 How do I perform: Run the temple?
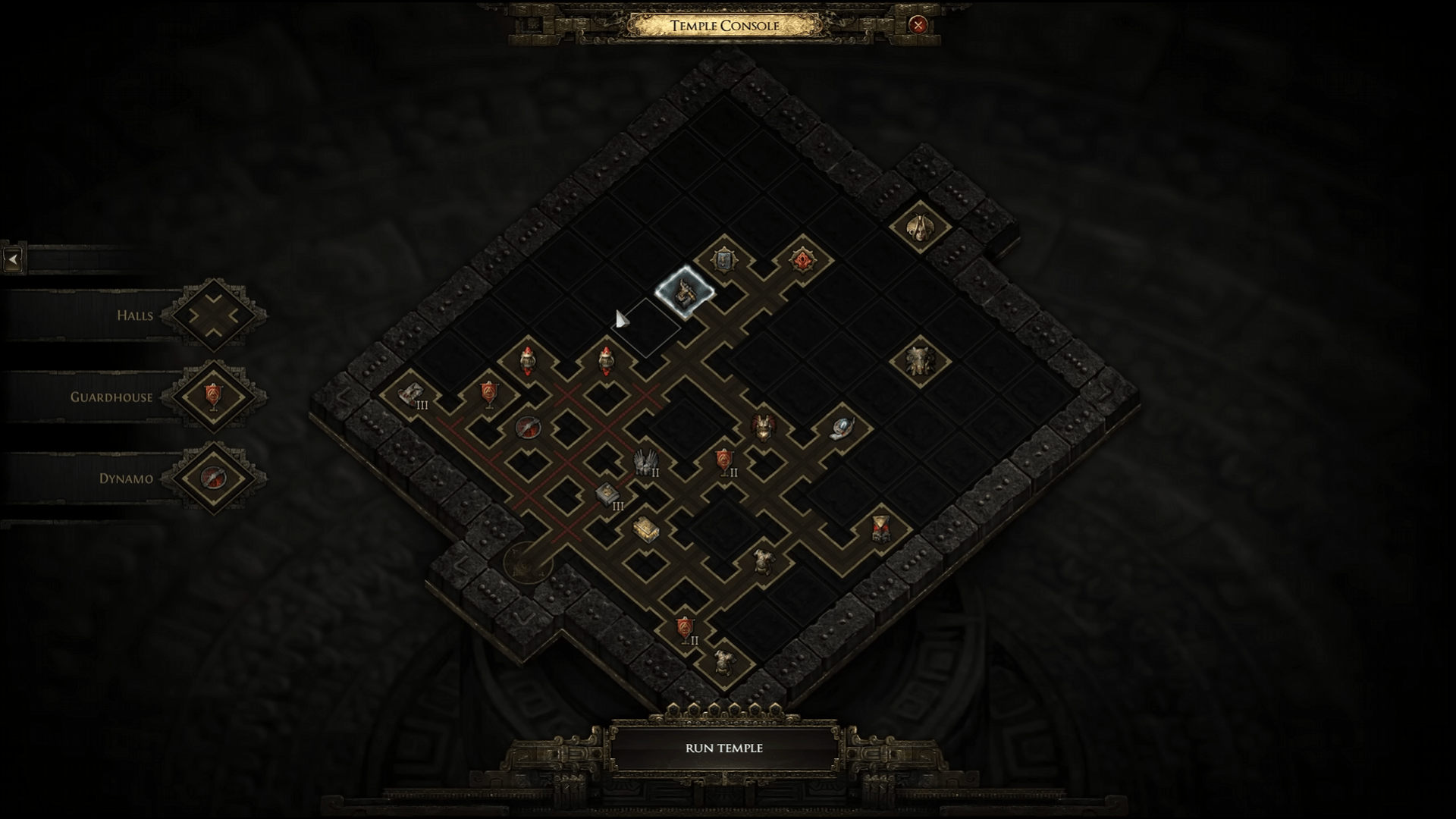(724, 748)
